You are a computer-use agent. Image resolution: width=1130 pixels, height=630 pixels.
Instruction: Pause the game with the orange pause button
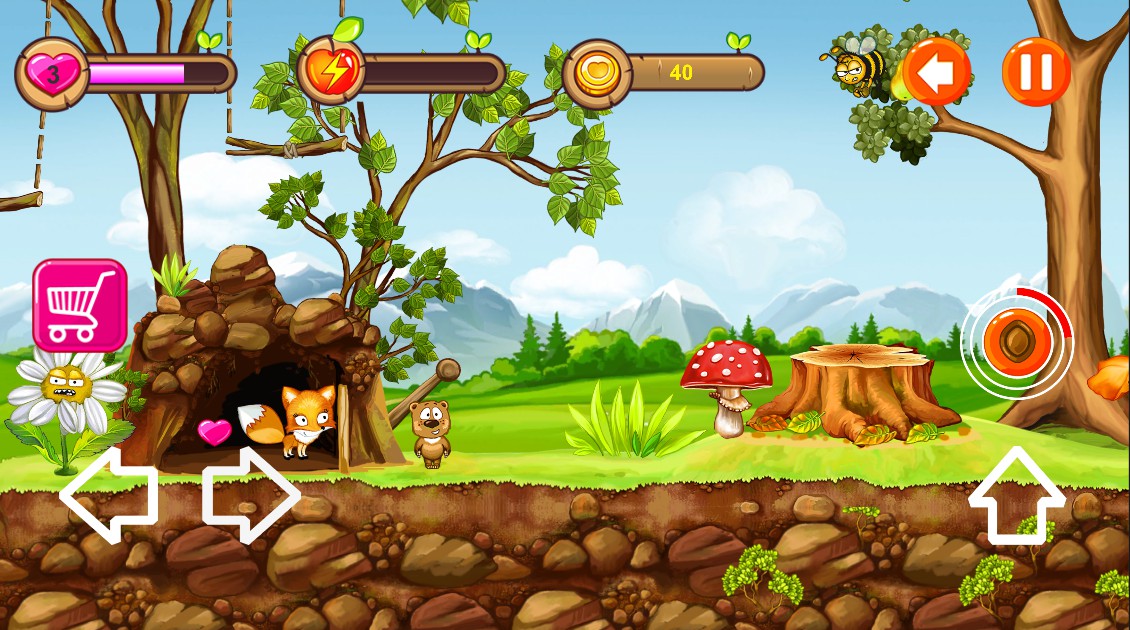click(1036, 72)
